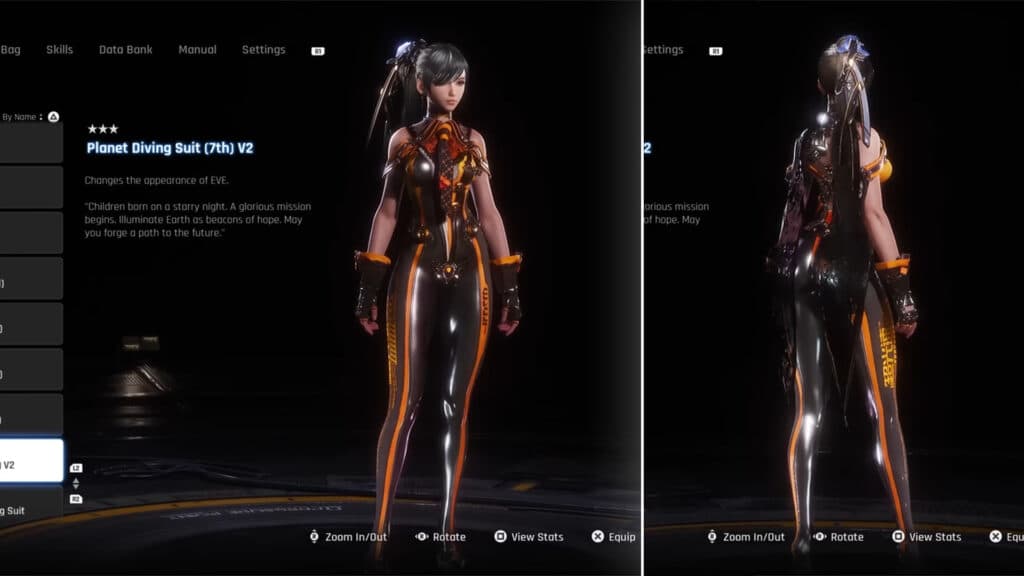This screenshot has height=576, width=1024.
Task: Open the Data Bank tab
Action: click(125, 50)
